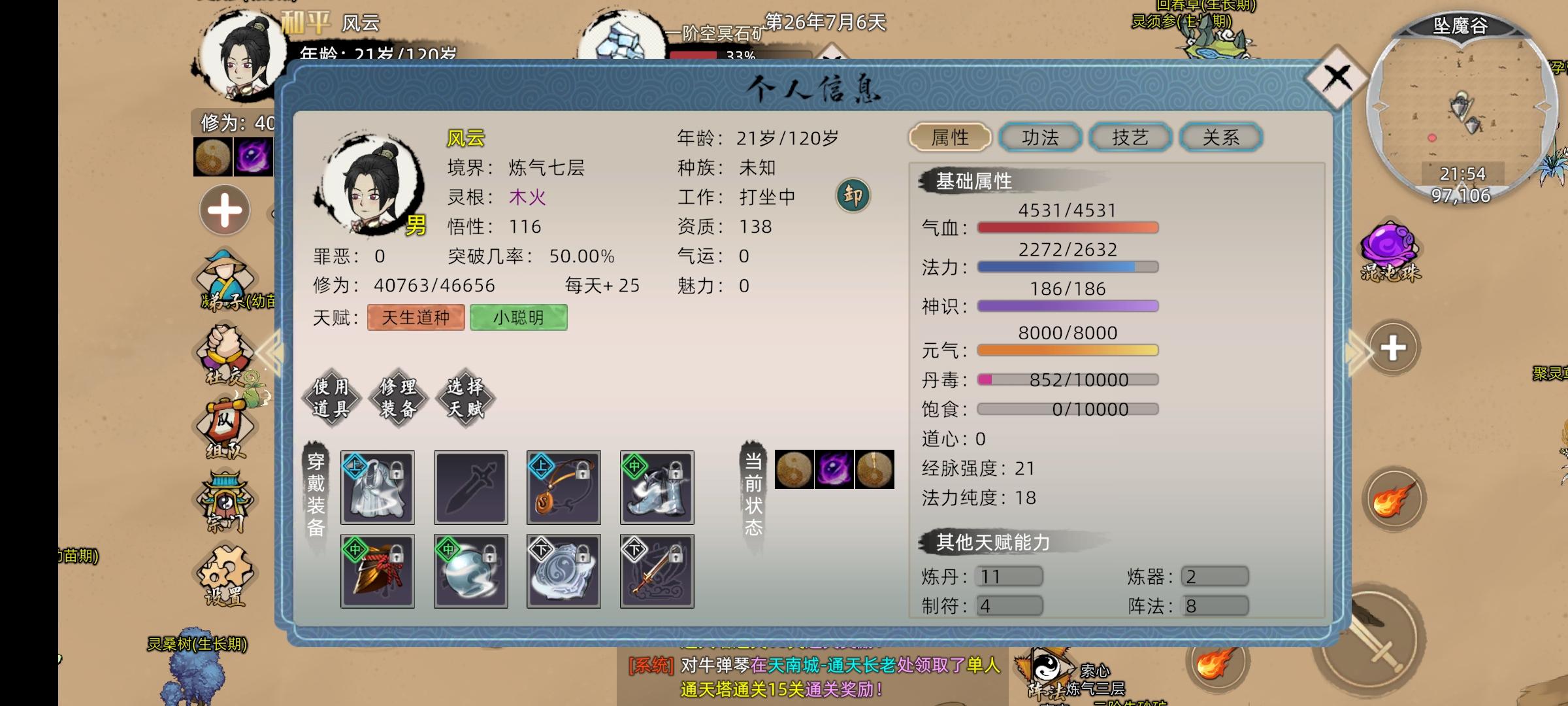Click the 法力 mana progress bar
The image size is (1568, 706).
coord(1065,266)
